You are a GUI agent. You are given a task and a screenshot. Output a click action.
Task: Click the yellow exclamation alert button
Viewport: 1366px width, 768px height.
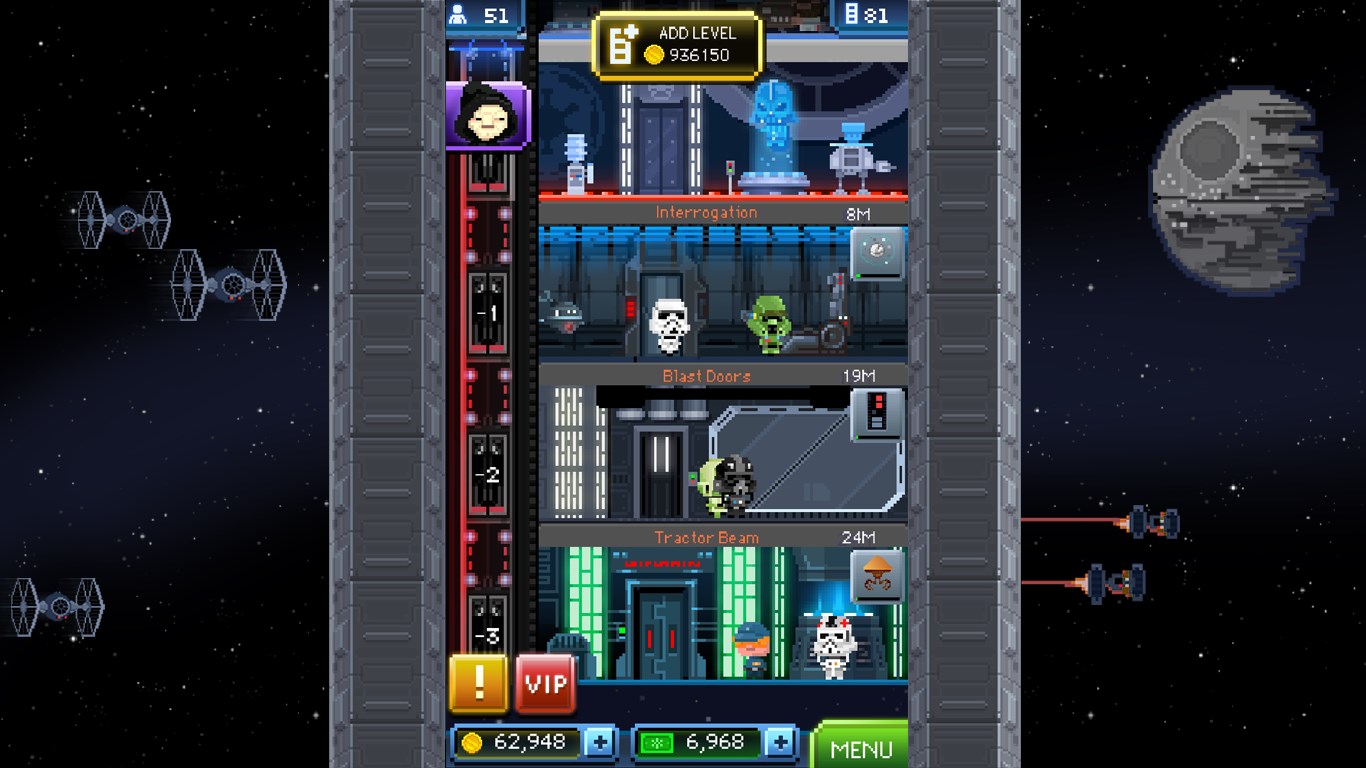coord(478,685)
